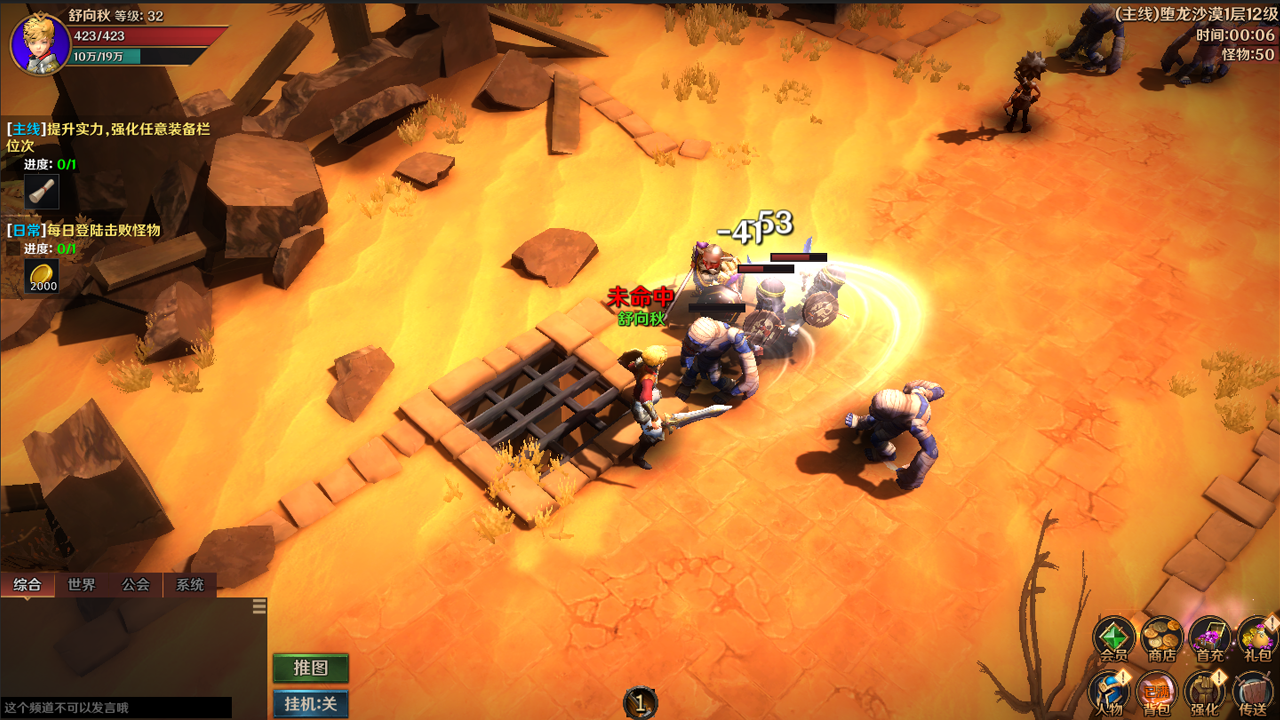
Task: Click the skill slot numbered 1
Action: [640, 703]
